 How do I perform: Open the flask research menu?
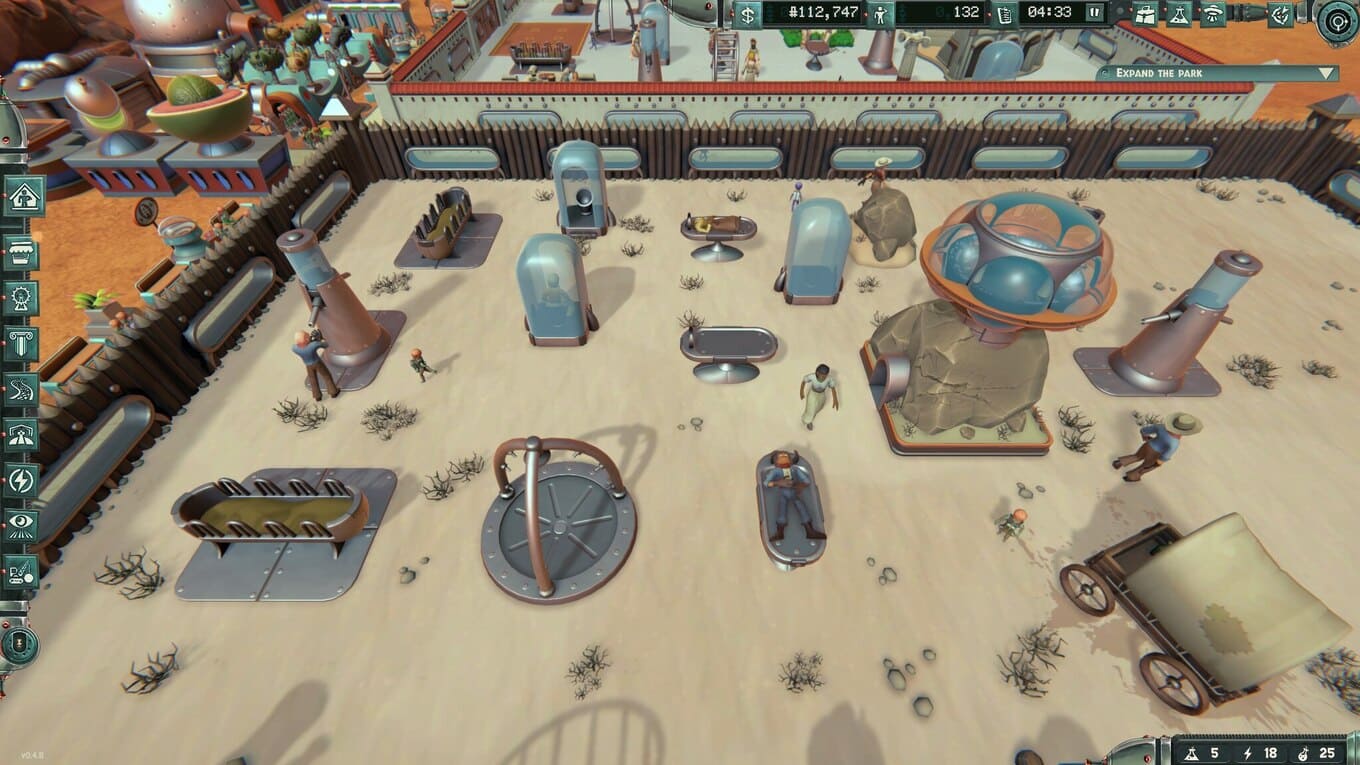pos(1180,13)
